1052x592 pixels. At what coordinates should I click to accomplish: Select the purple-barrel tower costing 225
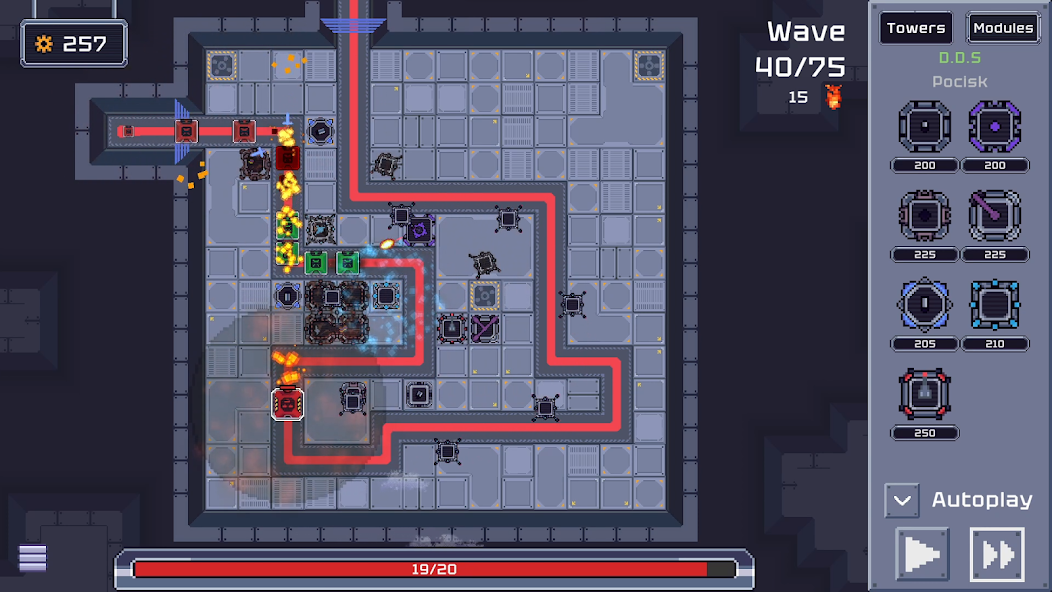click(994, 216)
